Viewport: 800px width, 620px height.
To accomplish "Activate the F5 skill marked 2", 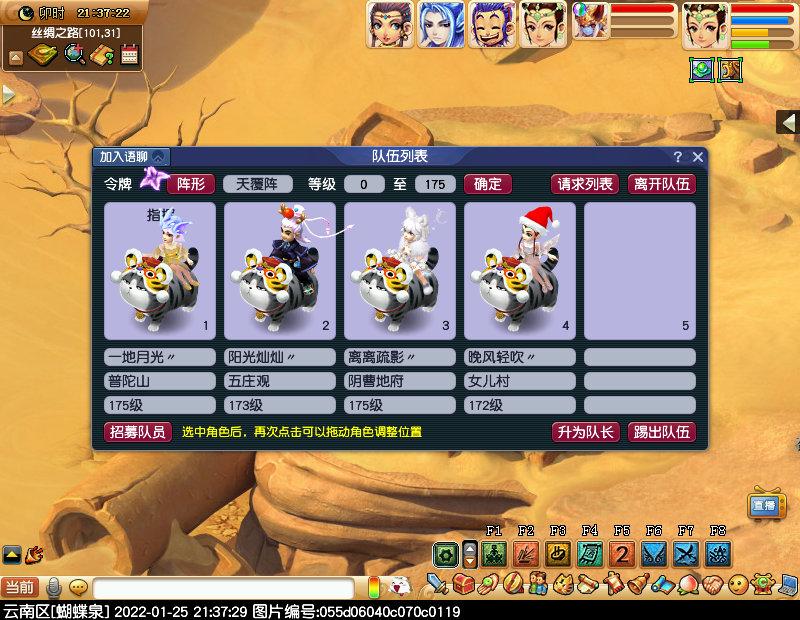I will 622,553.
